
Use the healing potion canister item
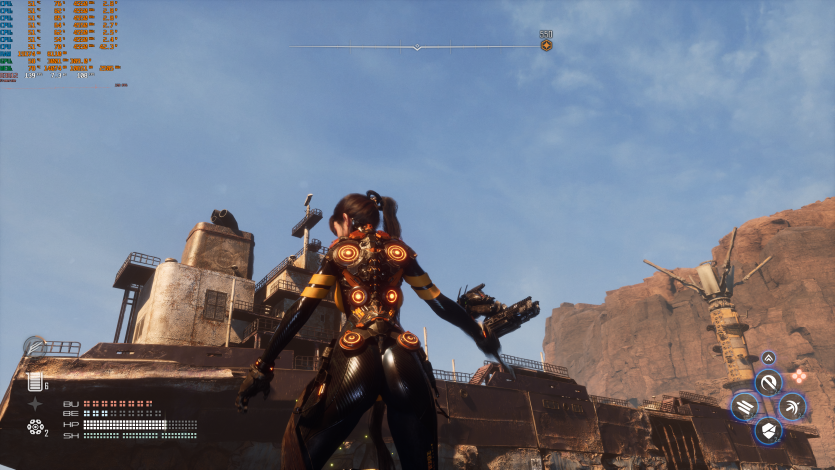[36, 381]
